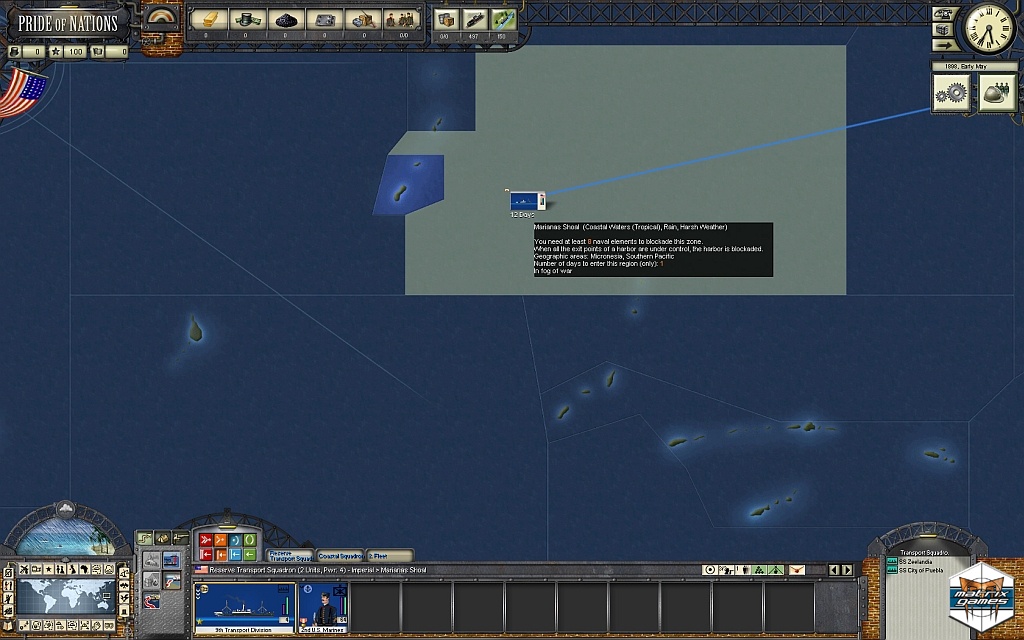The image size is (1024, 640).
Task: Show next units with right arrow
Action: pos(848,570)
